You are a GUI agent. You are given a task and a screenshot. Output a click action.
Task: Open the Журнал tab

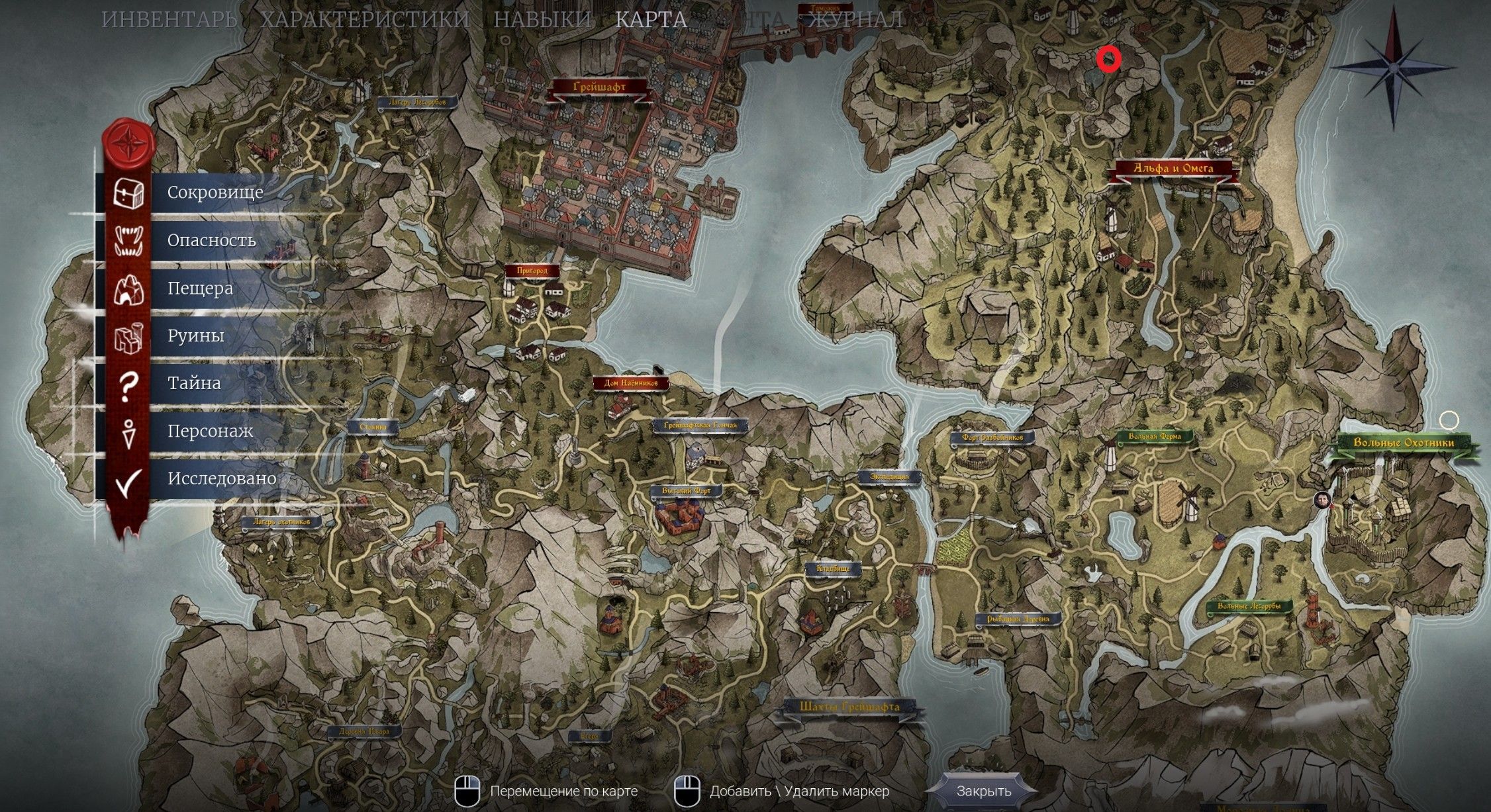(x=855, y=19)
